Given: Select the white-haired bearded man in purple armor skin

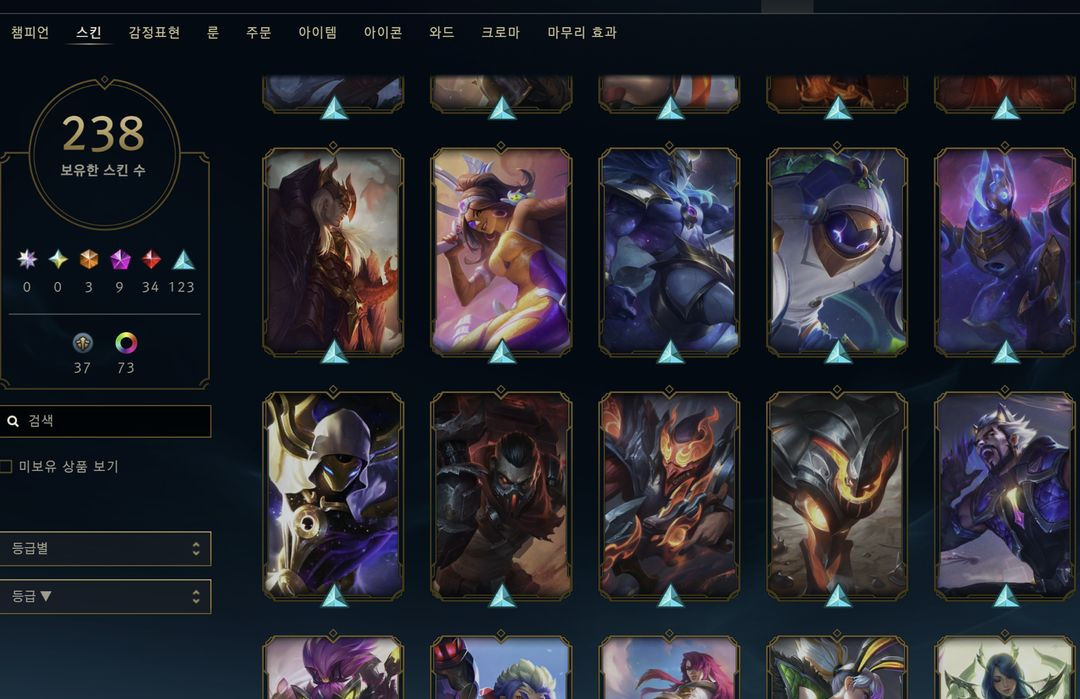Looking at the screenshot, I should pyautogui.click(x=1005, y=492).
